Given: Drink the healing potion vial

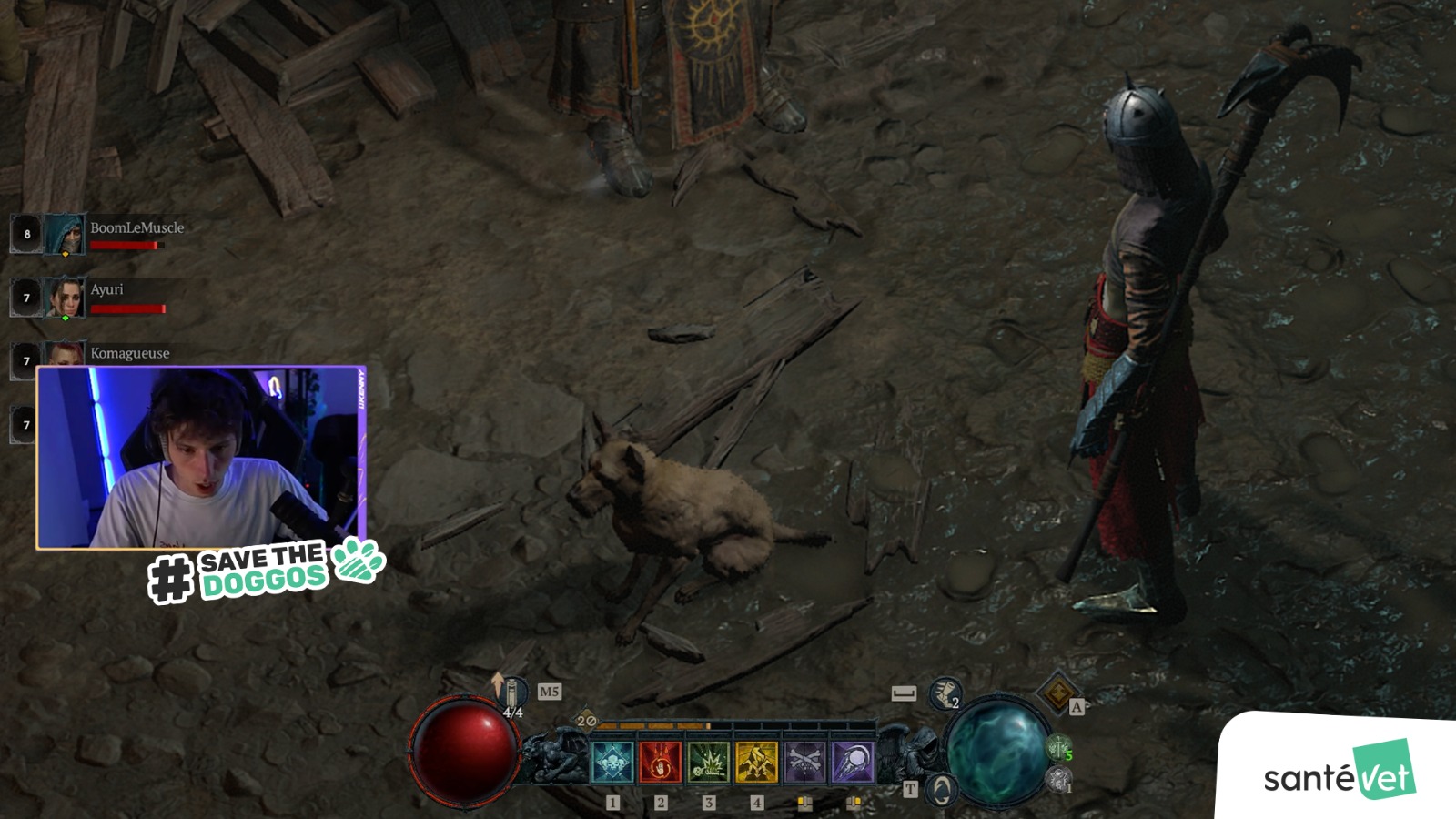Looking at the screenshot, I should pos(512,693).
